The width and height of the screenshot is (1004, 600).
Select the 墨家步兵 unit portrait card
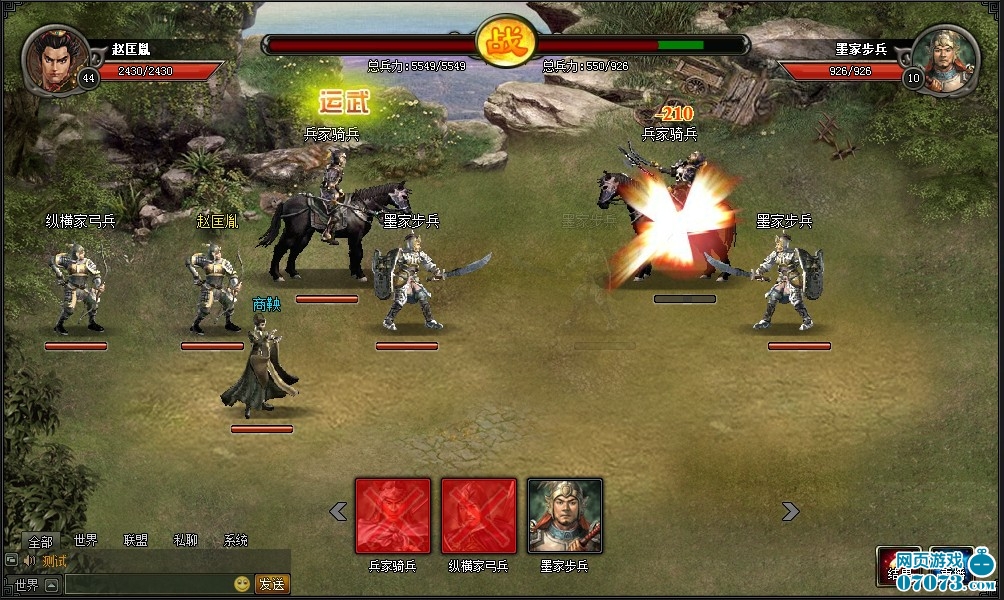coord(565,516)
